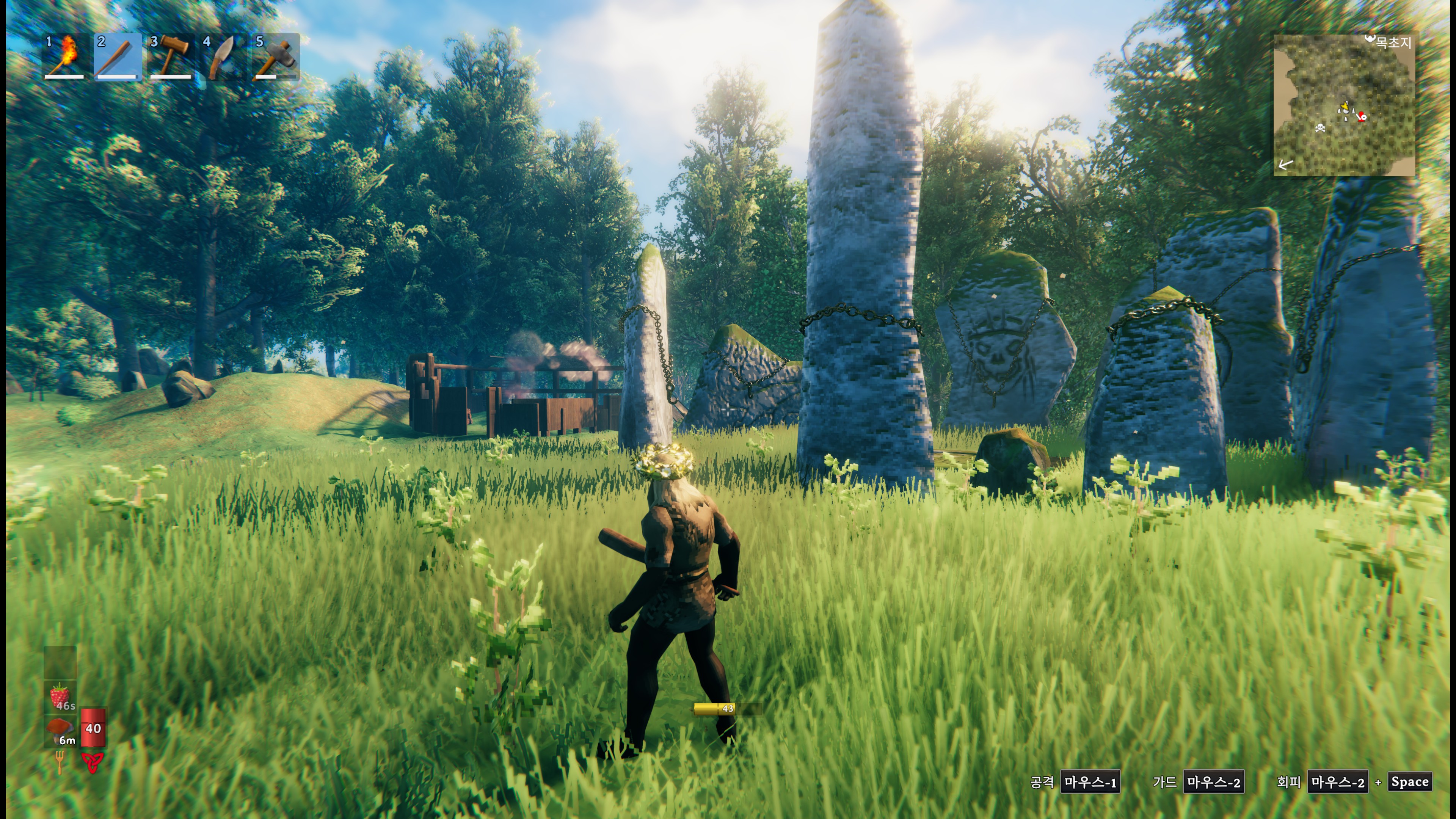Viewport: 1456px width, 819px height.
Task: Choose the wooden hammer in hotbar slot 3
Action: [171, 56]
